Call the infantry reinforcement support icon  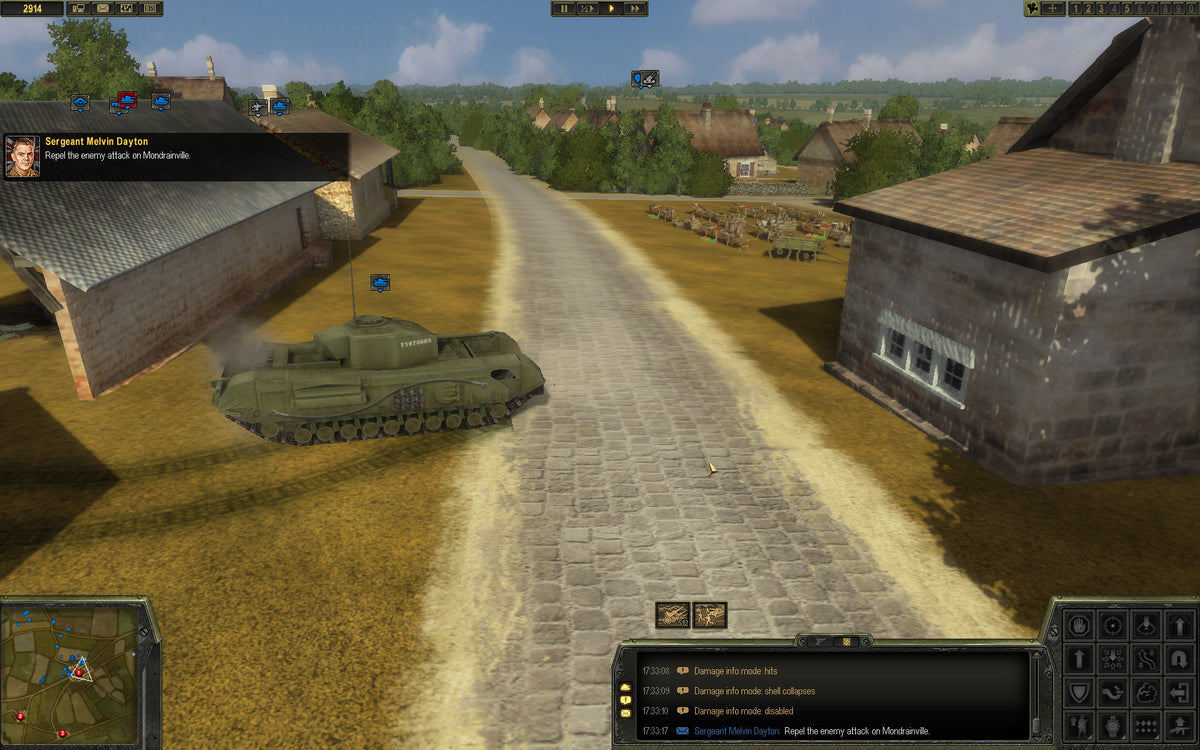coord(710,615)
